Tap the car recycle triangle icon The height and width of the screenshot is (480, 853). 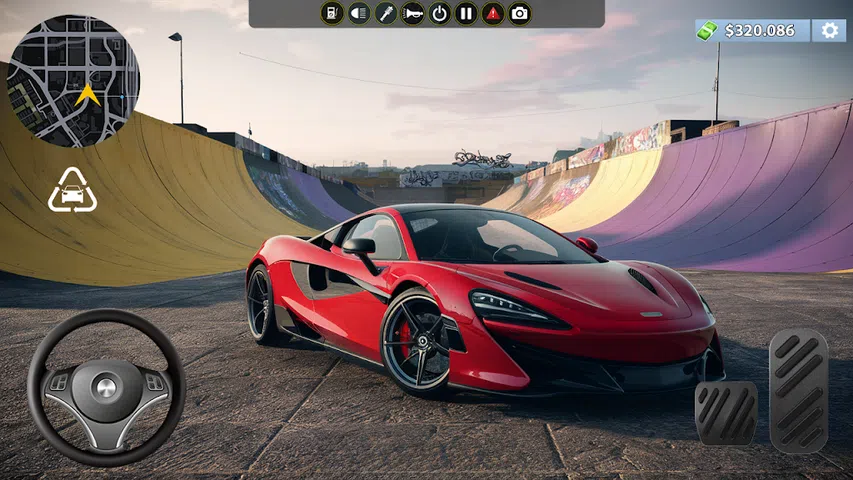72,192
